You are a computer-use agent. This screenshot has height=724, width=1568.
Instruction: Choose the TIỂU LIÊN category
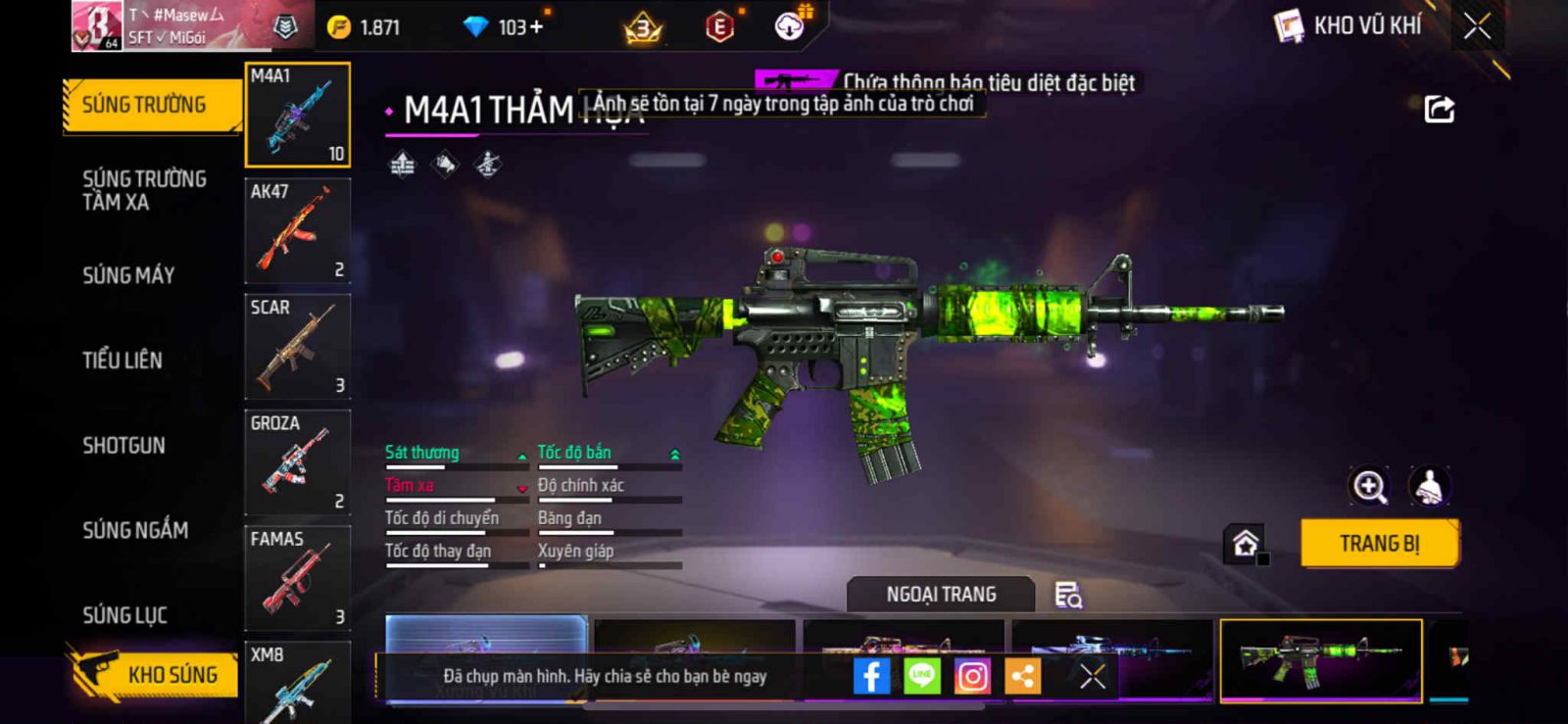[122, 361]
